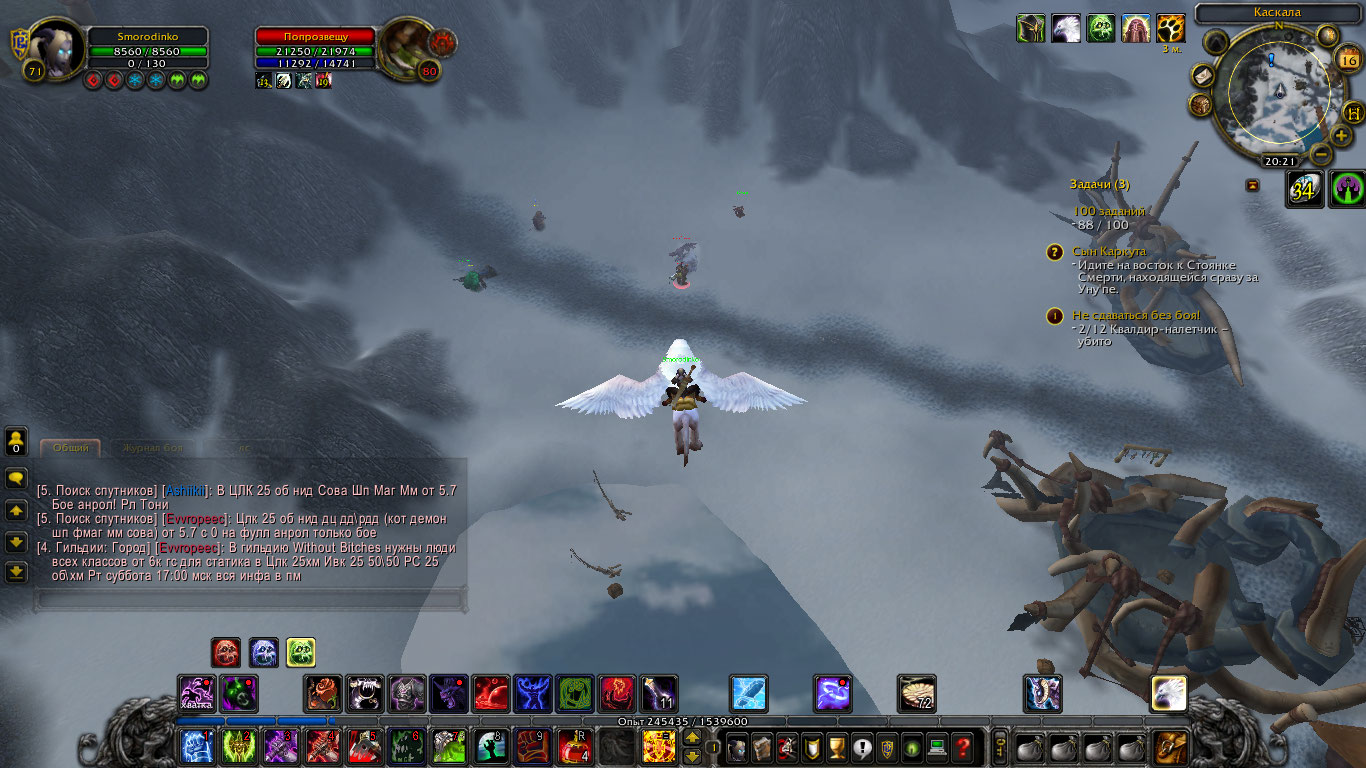This screenshot has height=768, width=1366.
Task: Open the calendar button showing 16
Action: 1347,59
